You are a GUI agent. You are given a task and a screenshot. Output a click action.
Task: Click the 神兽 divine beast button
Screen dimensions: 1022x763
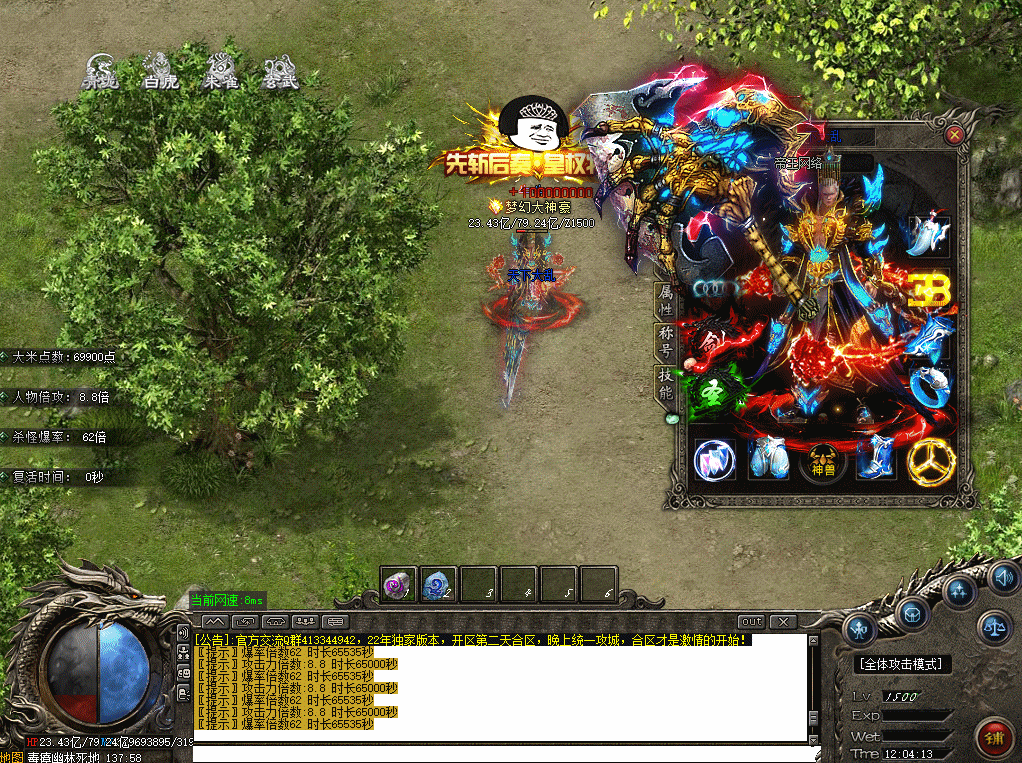pos(822,459)
